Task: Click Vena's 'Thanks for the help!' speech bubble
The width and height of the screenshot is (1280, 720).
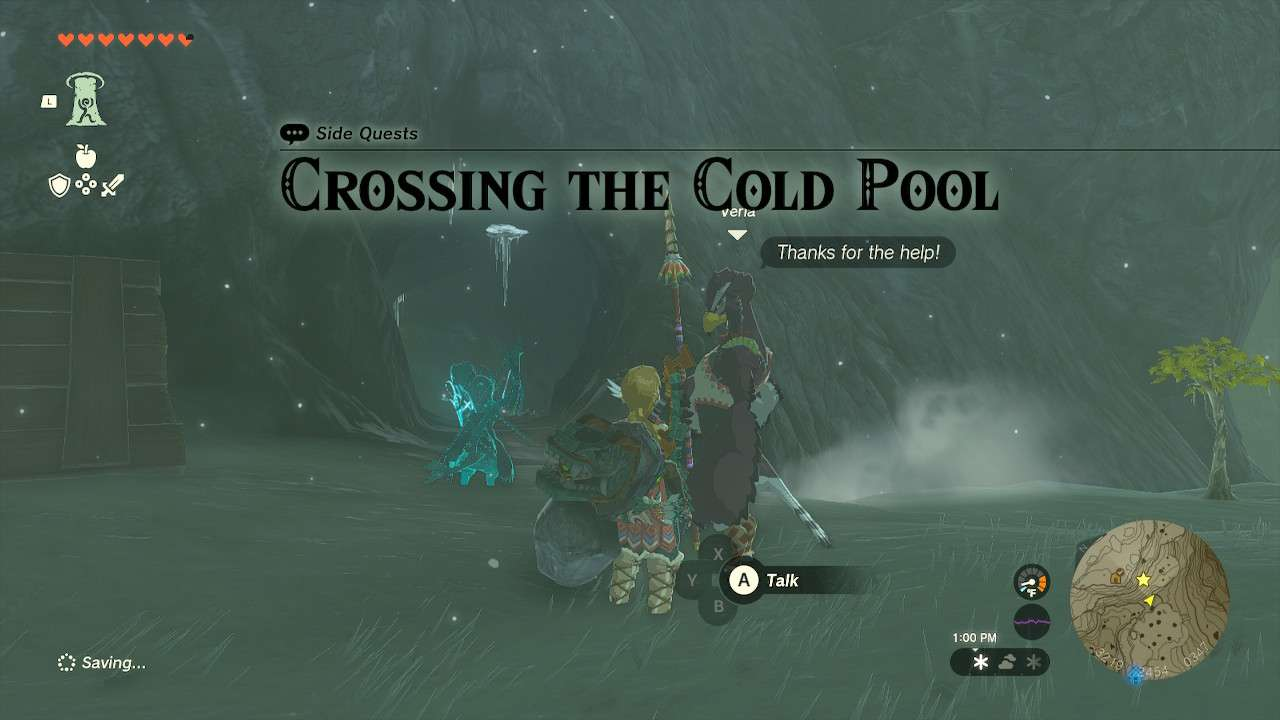Action: [x=858, y=252]
